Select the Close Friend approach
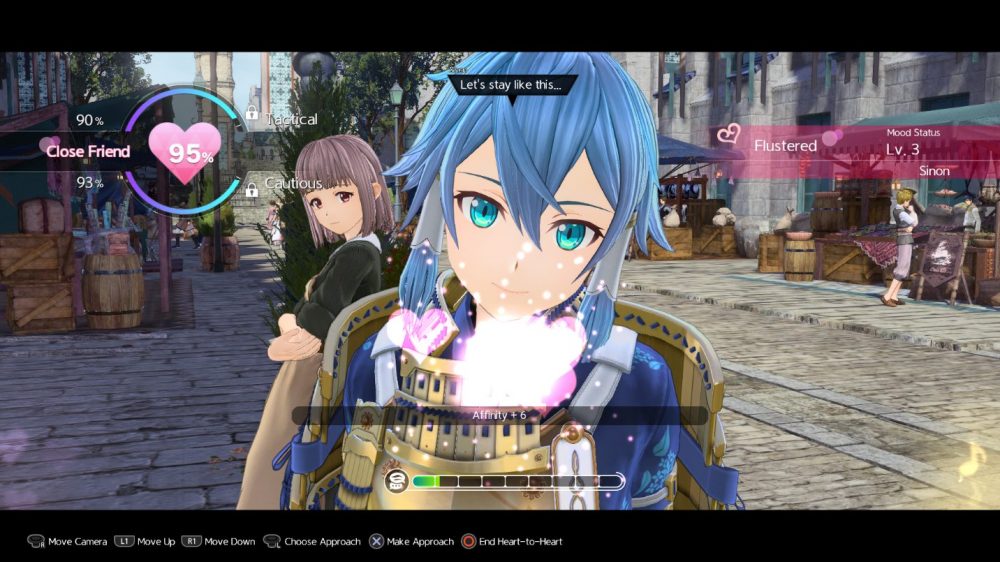 (x=88, y=151)
